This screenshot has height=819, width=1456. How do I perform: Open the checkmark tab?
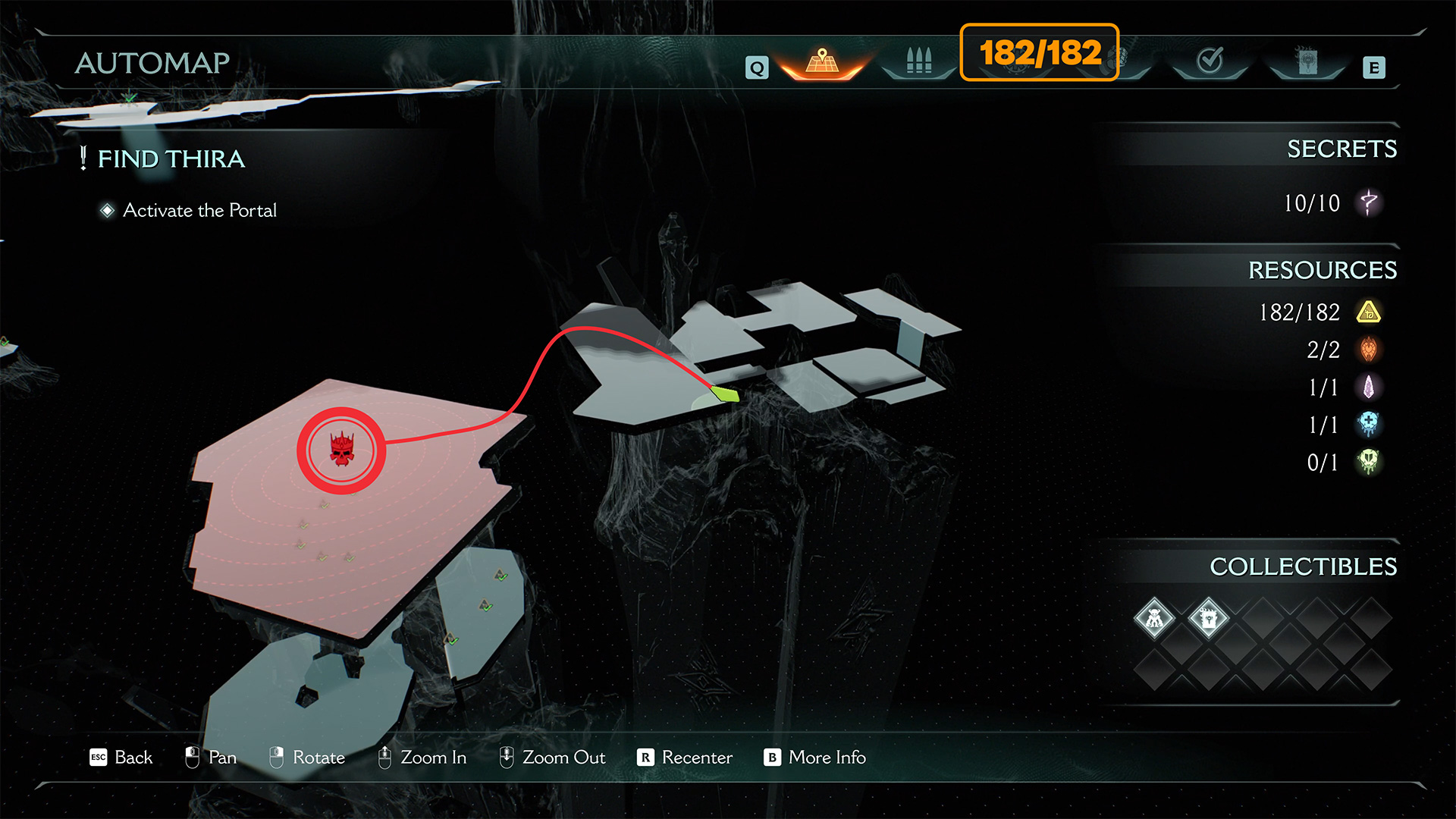1210,61
